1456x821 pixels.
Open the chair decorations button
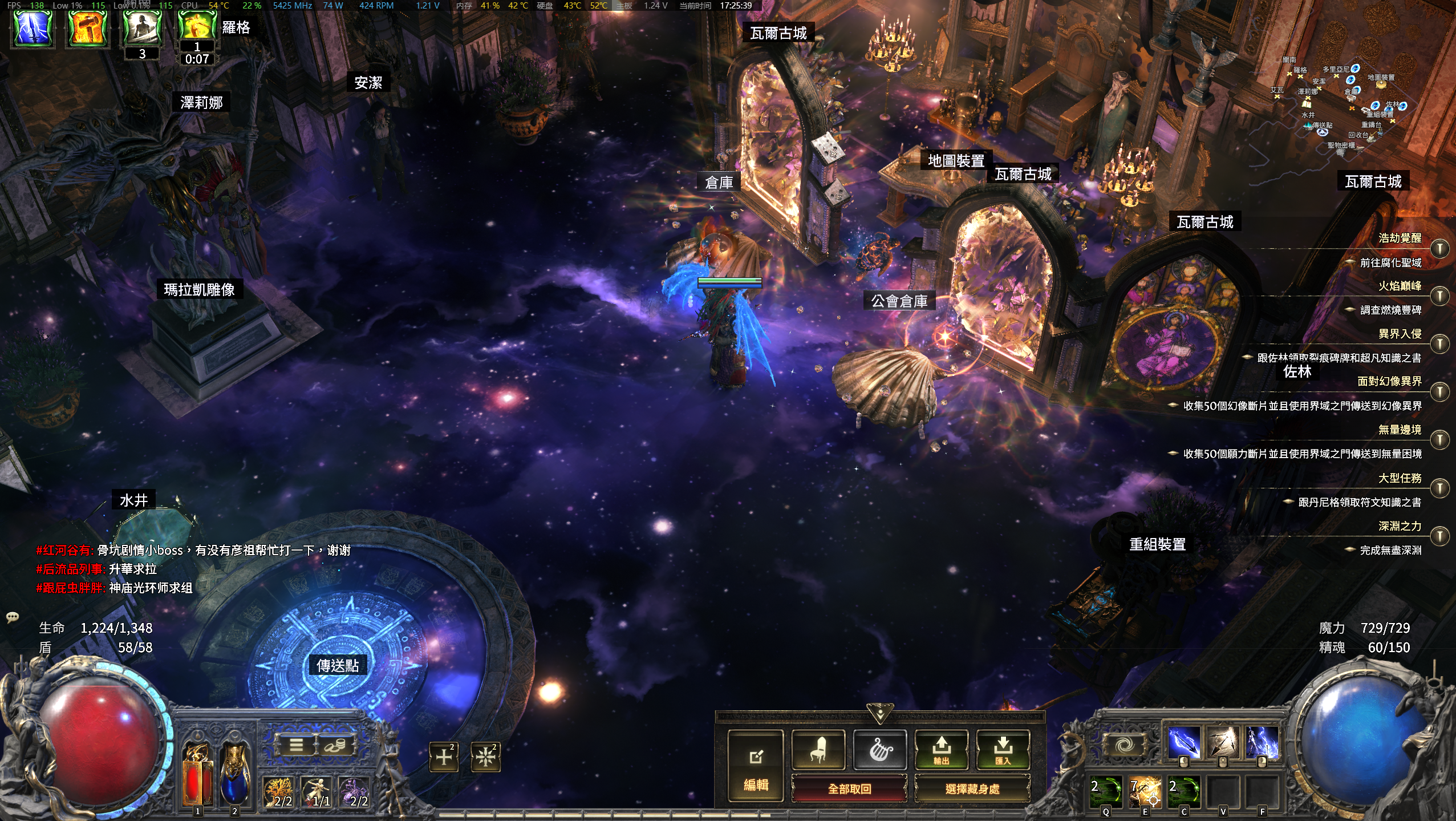click(x=818, y=749)
